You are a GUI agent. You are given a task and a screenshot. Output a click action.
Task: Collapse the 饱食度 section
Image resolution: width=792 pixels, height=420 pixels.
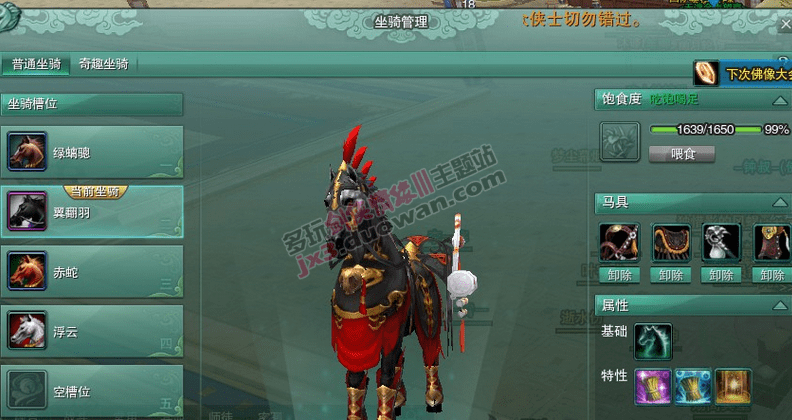pyautogui.click(x=779, y=100)
